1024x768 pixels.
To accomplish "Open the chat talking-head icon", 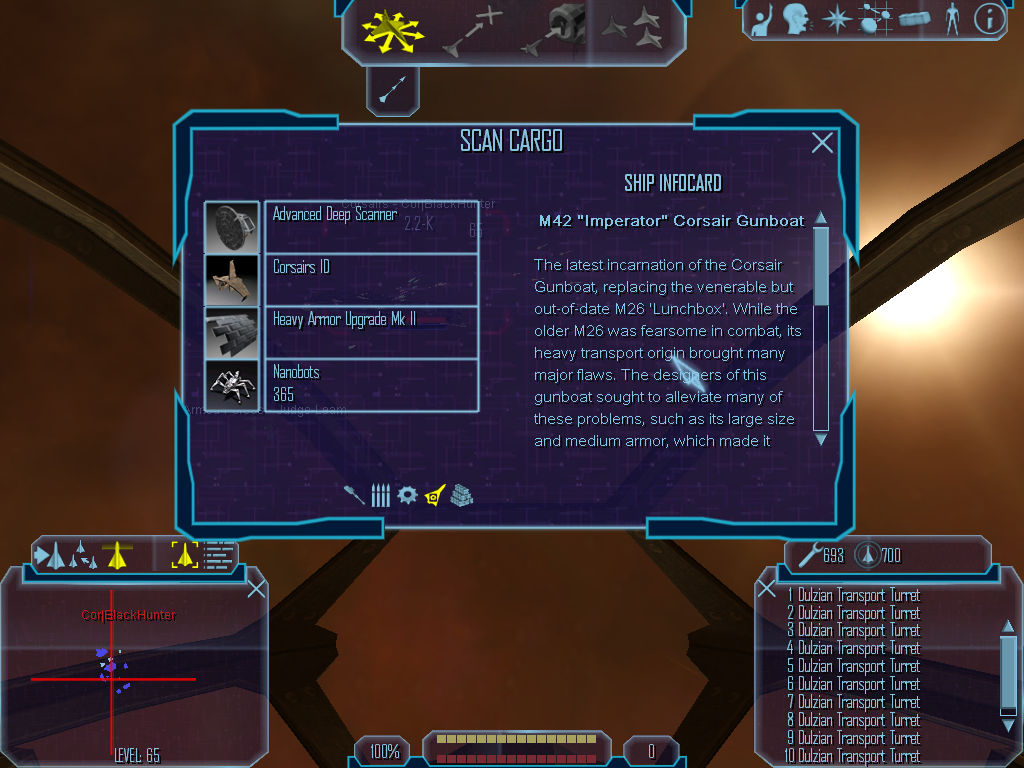I will tap(796, 18).
